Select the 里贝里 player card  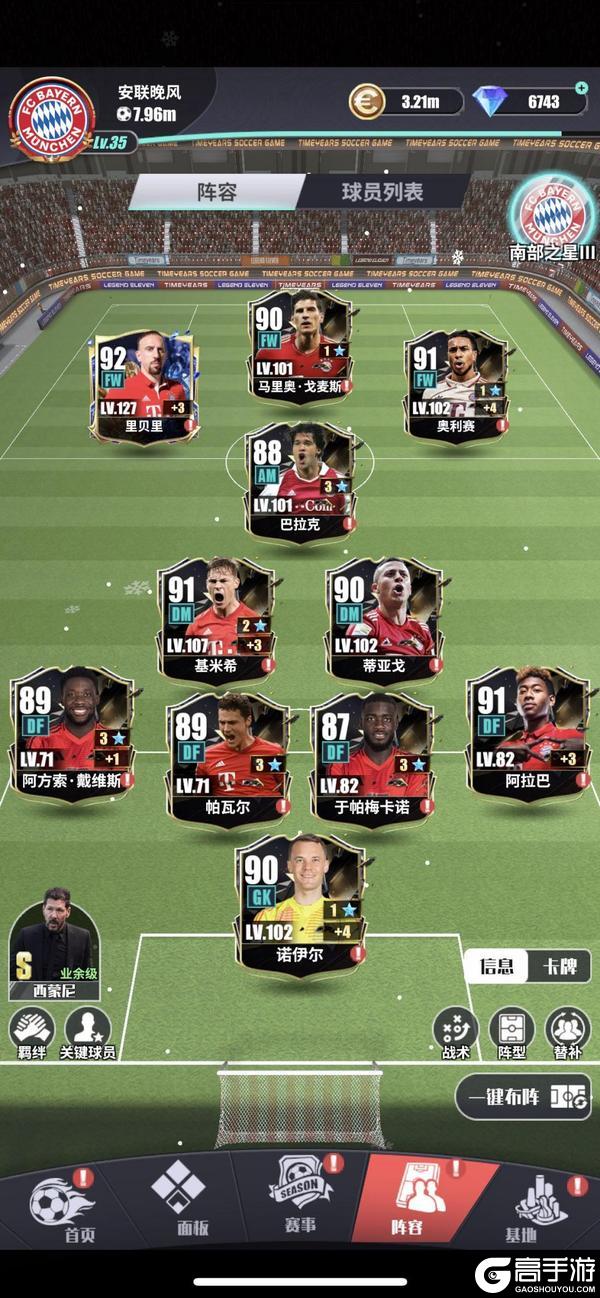coord(144,385)
